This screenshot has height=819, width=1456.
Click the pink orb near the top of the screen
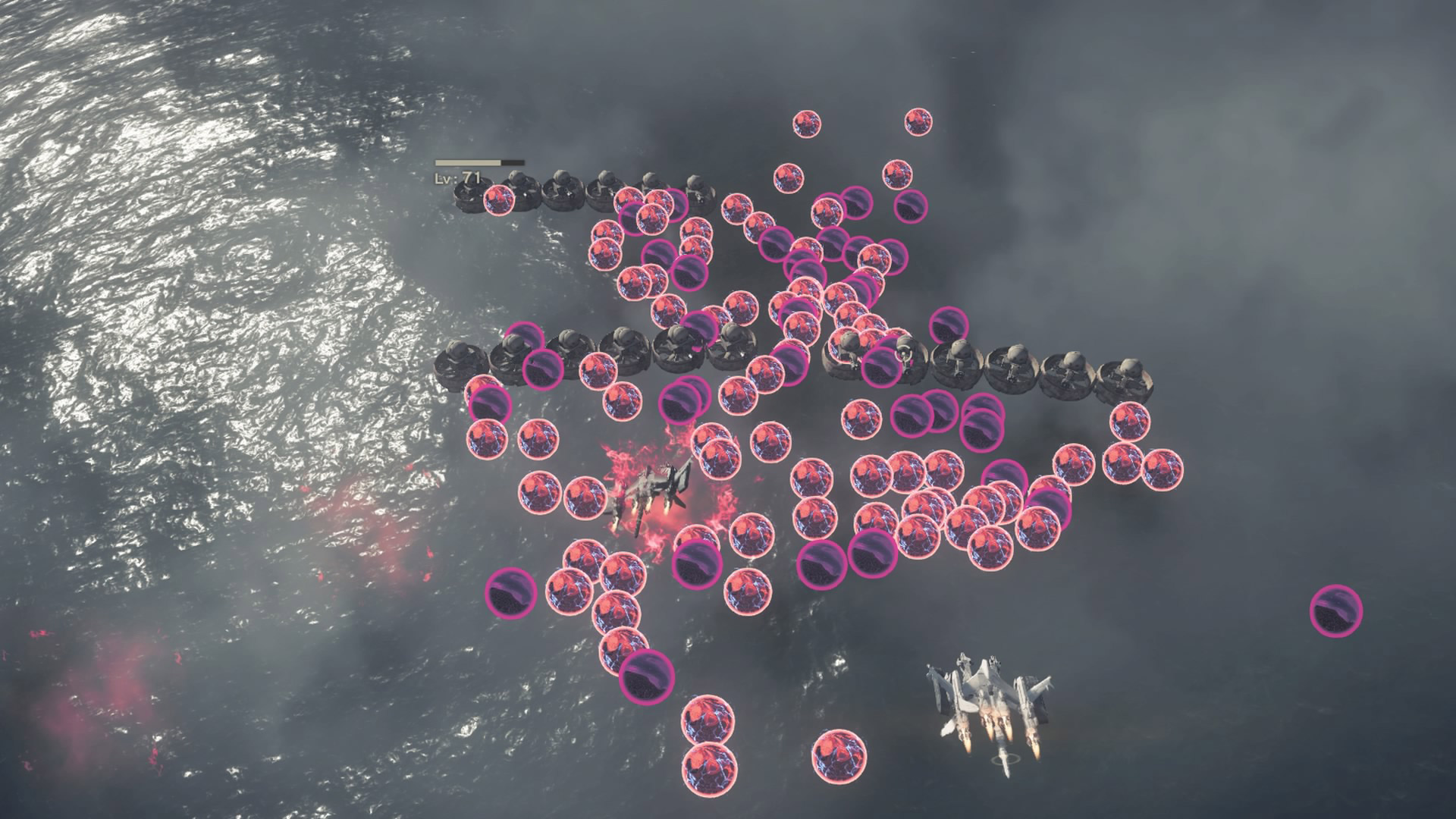click(x=808, y=121)
